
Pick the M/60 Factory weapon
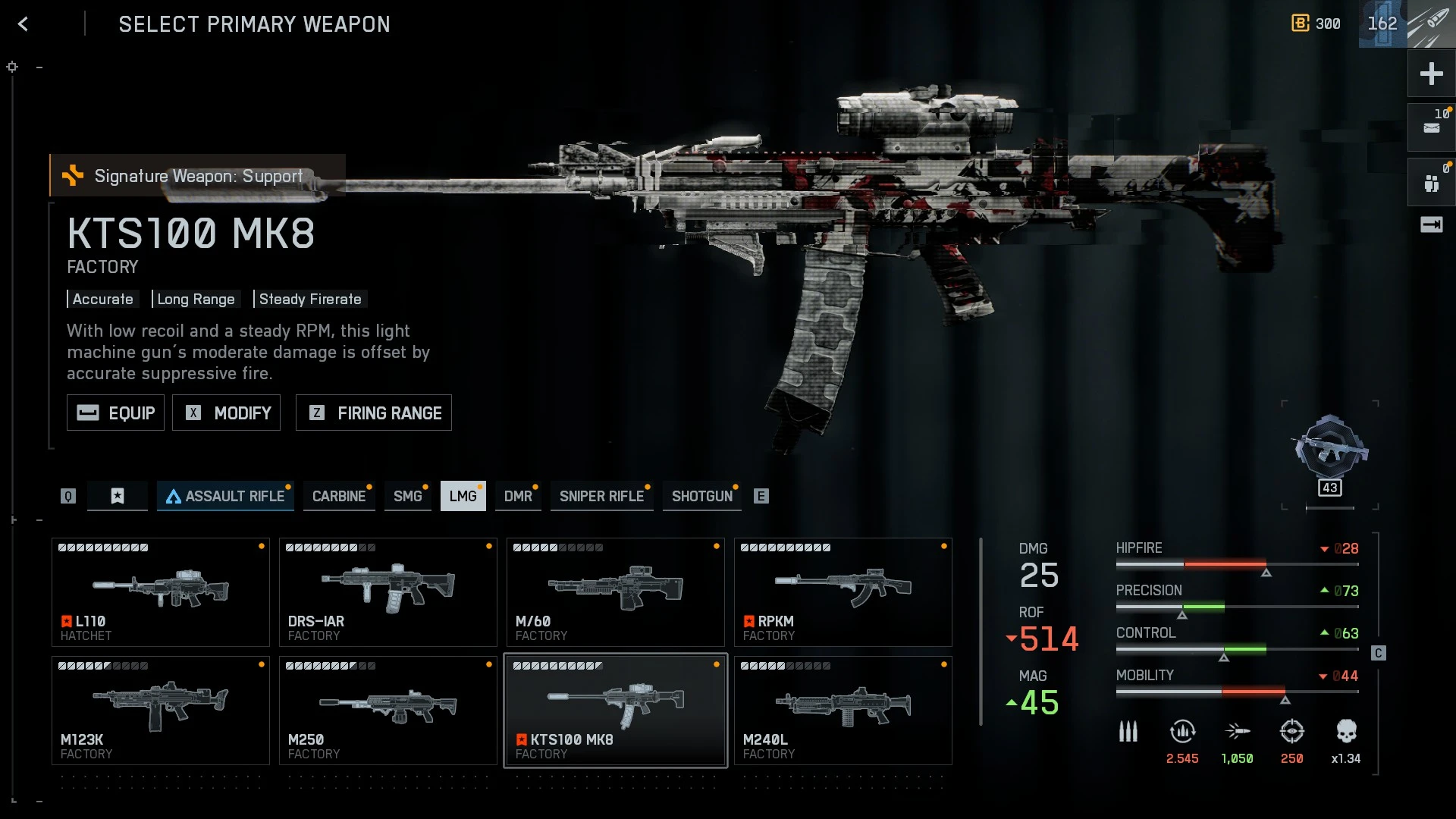point(616,592)
